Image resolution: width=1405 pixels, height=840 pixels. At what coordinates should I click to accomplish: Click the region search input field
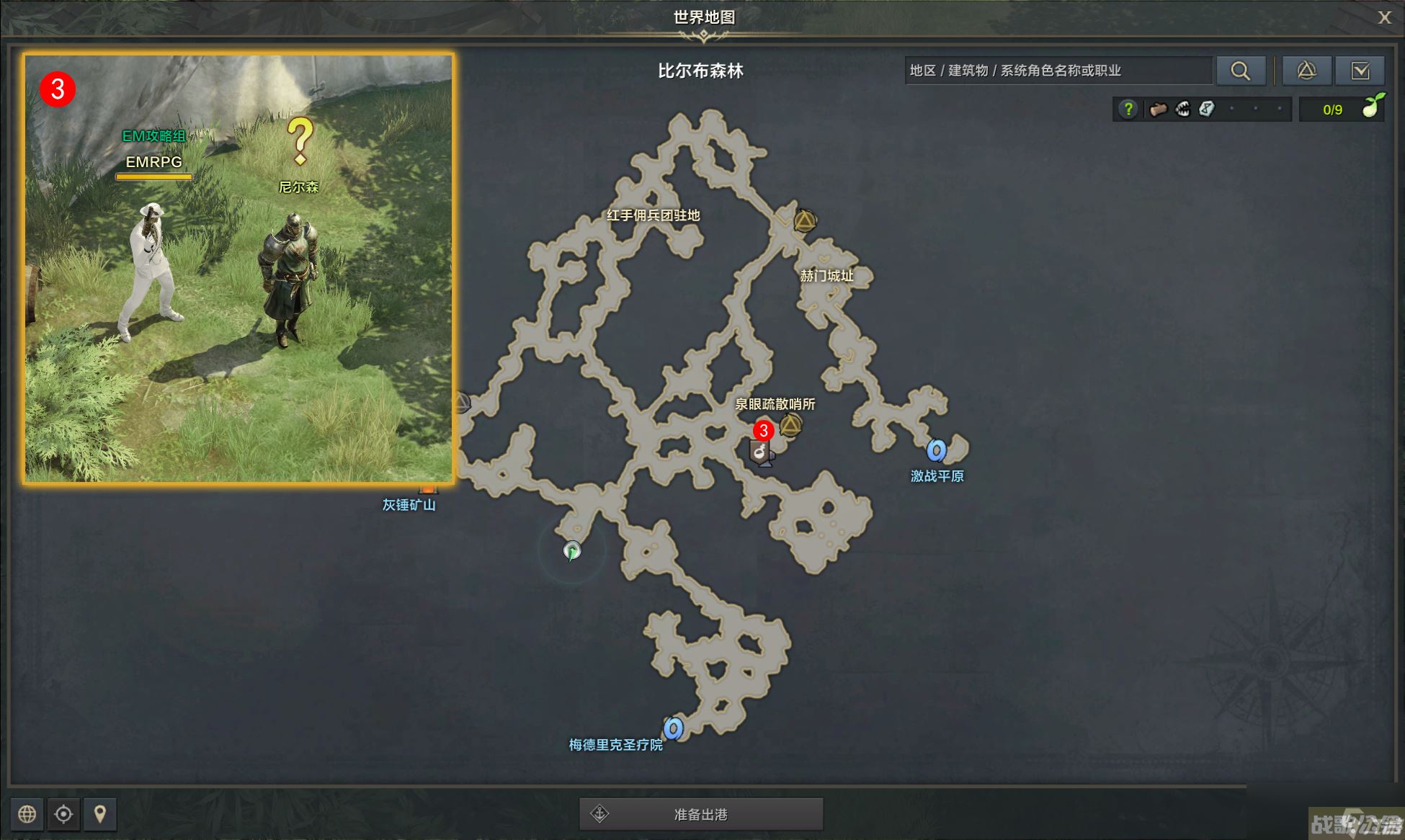pyautogui.click(x=1059, y=71)
